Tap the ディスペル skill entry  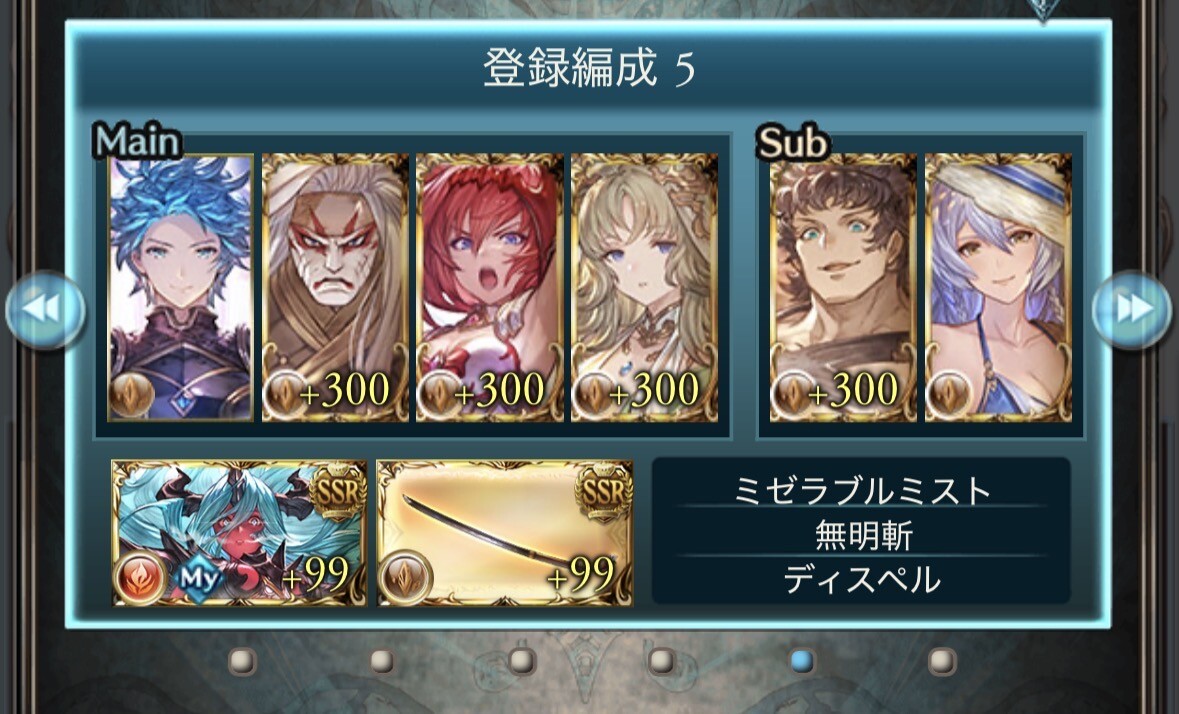tap(861, 580)
